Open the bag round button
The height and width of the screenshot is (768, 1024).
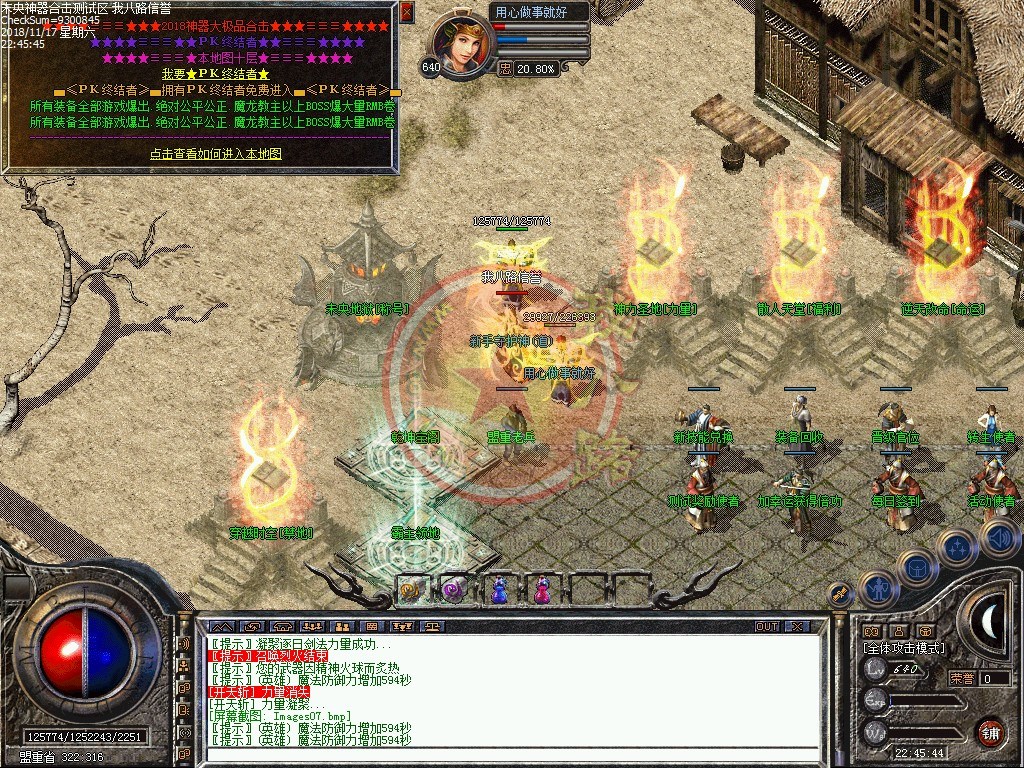click(x=916, y=569)
